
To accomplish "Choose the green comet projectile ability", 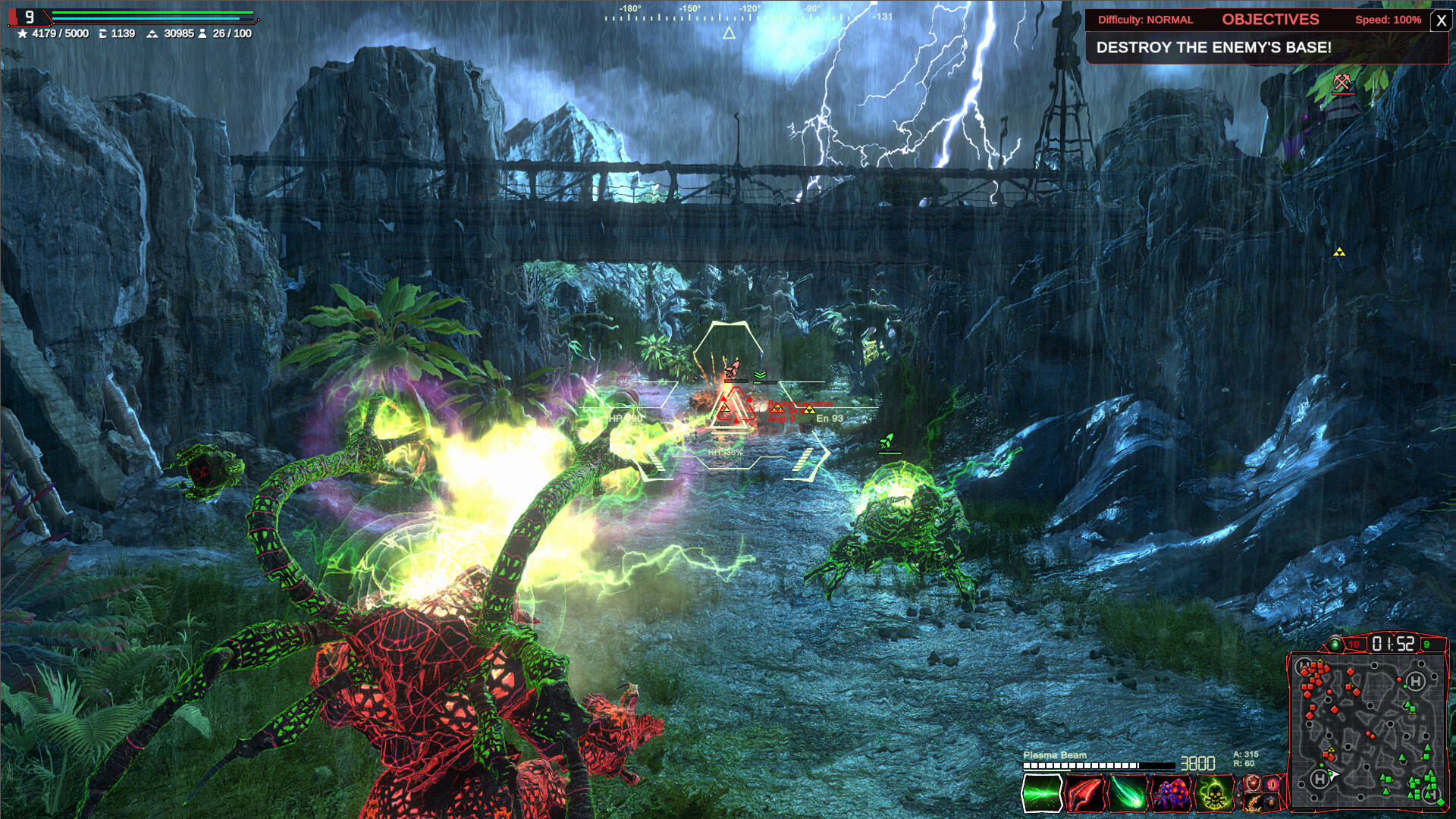I will [x=1128, y=793].
